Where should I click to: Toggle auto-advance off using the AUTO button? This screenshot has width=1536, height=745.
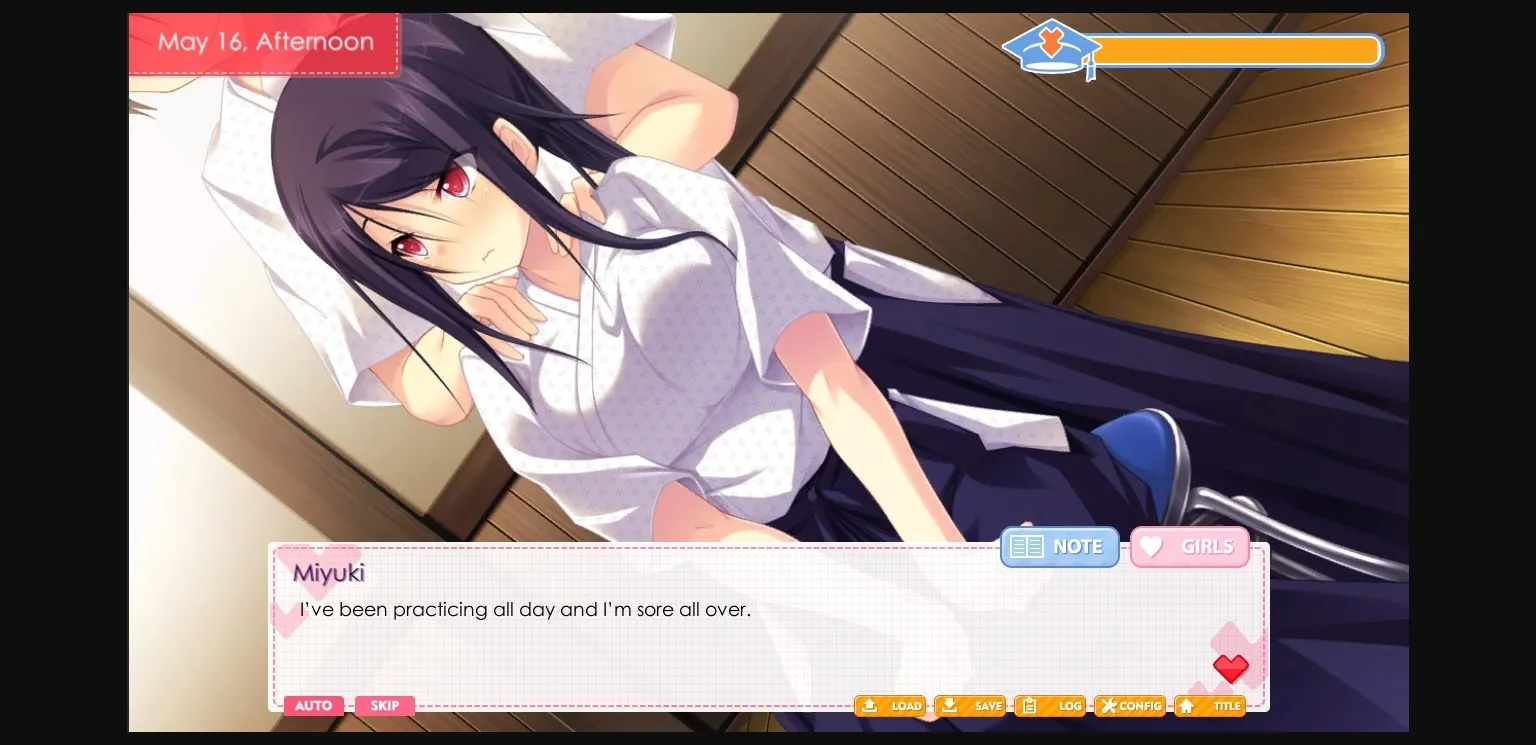point(313,706)
